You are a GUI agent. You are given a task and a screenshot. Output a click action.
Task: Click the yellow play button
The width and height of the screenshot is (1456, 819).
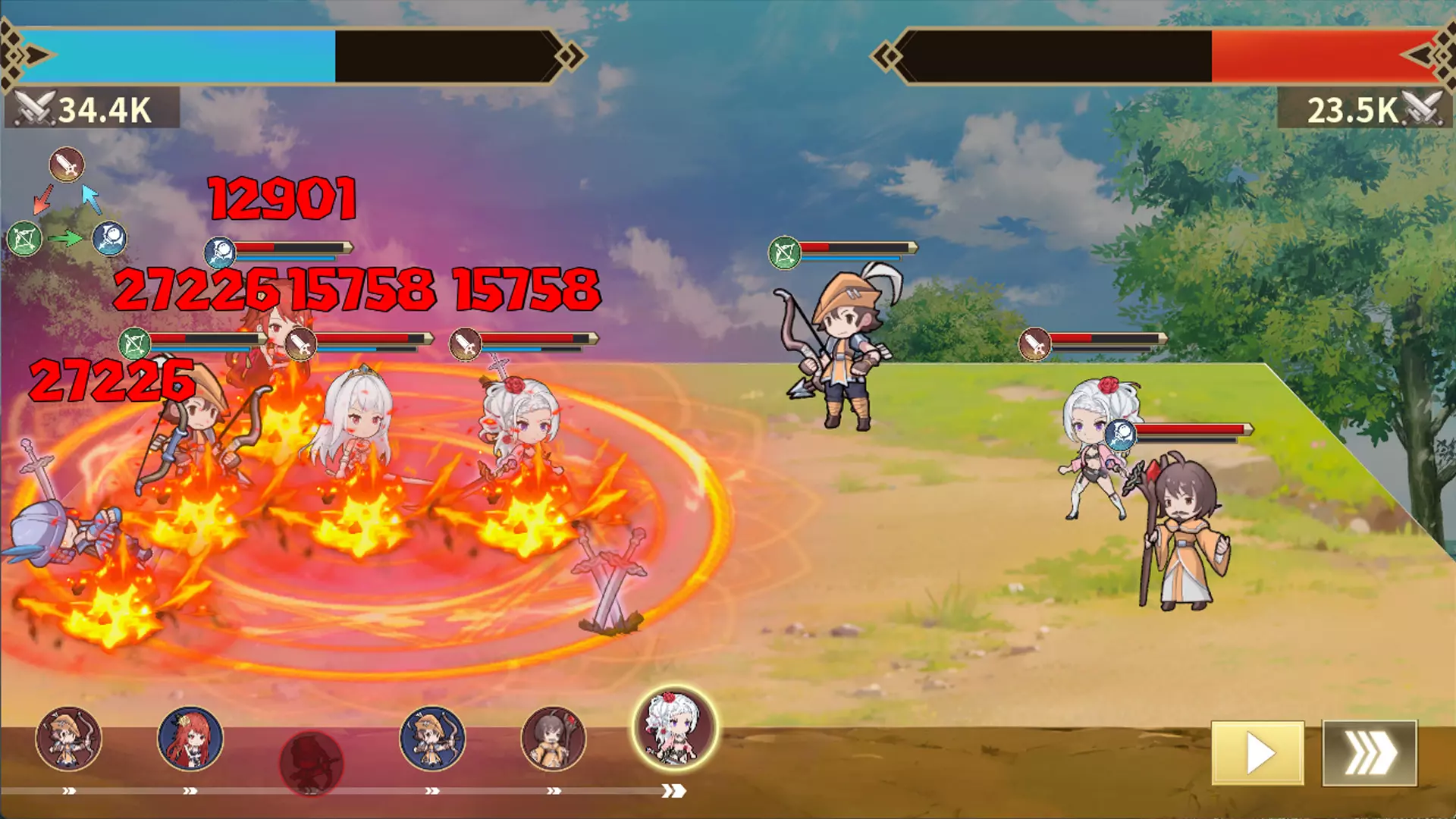coord(1257,753)
